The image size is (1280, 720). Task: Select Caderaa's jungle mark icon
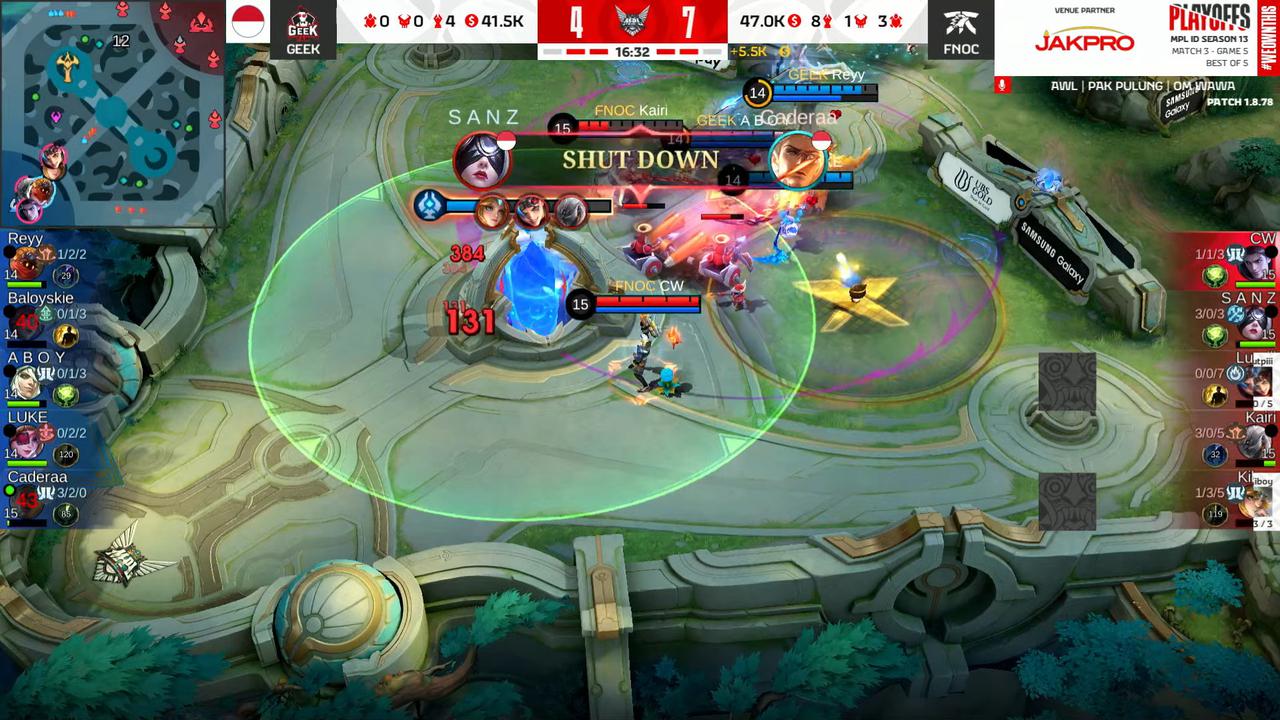[47, 492]
